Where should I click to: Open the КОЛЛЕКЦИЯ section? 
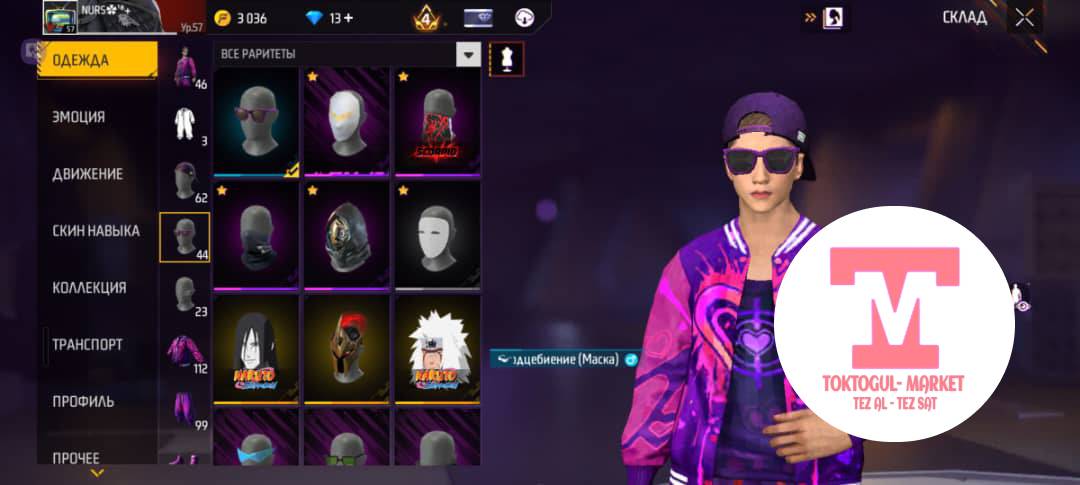tap(89, 288)
